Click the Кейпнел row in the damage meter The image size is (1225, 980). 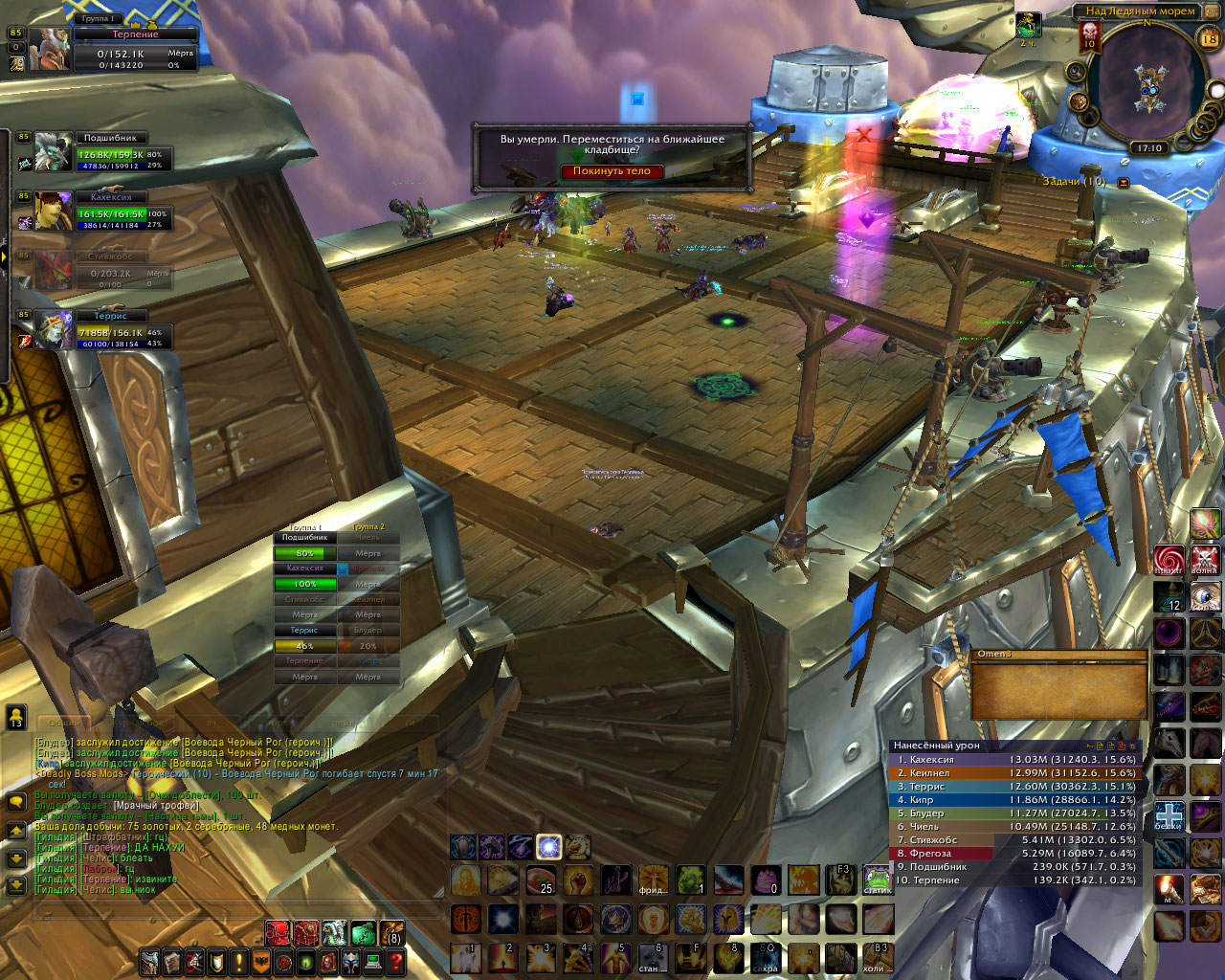click(1015, 773)
